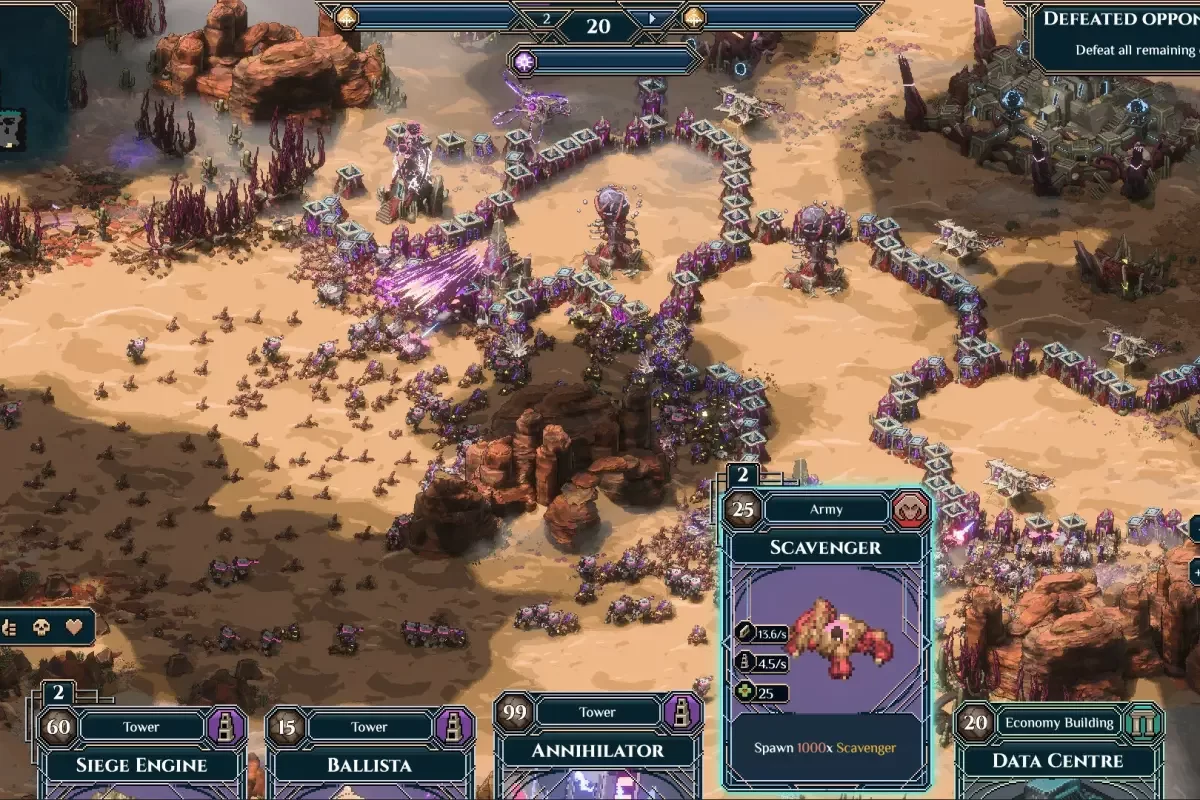Send the heart emote
This screenshot has height=800, width=1200.
pos(73,628)
